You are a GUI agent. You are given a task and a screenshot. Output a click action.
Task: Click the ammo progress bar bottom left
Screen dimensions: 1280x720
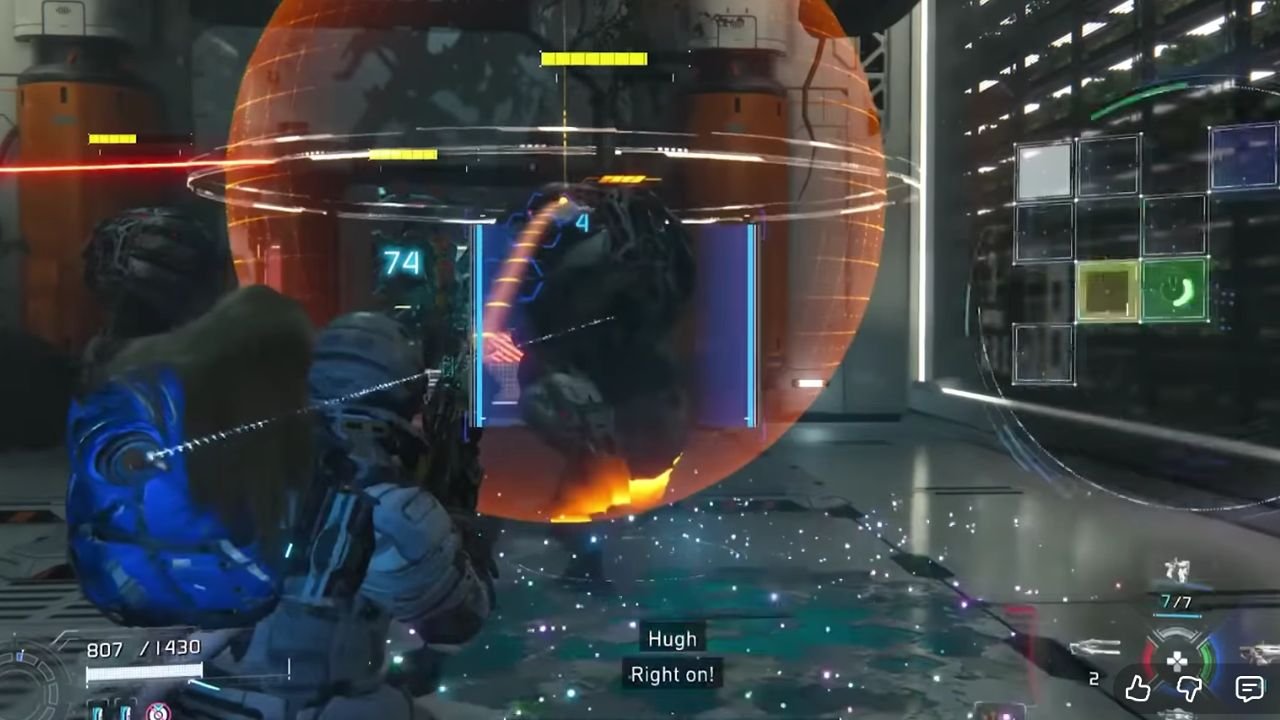click(143, 671)
